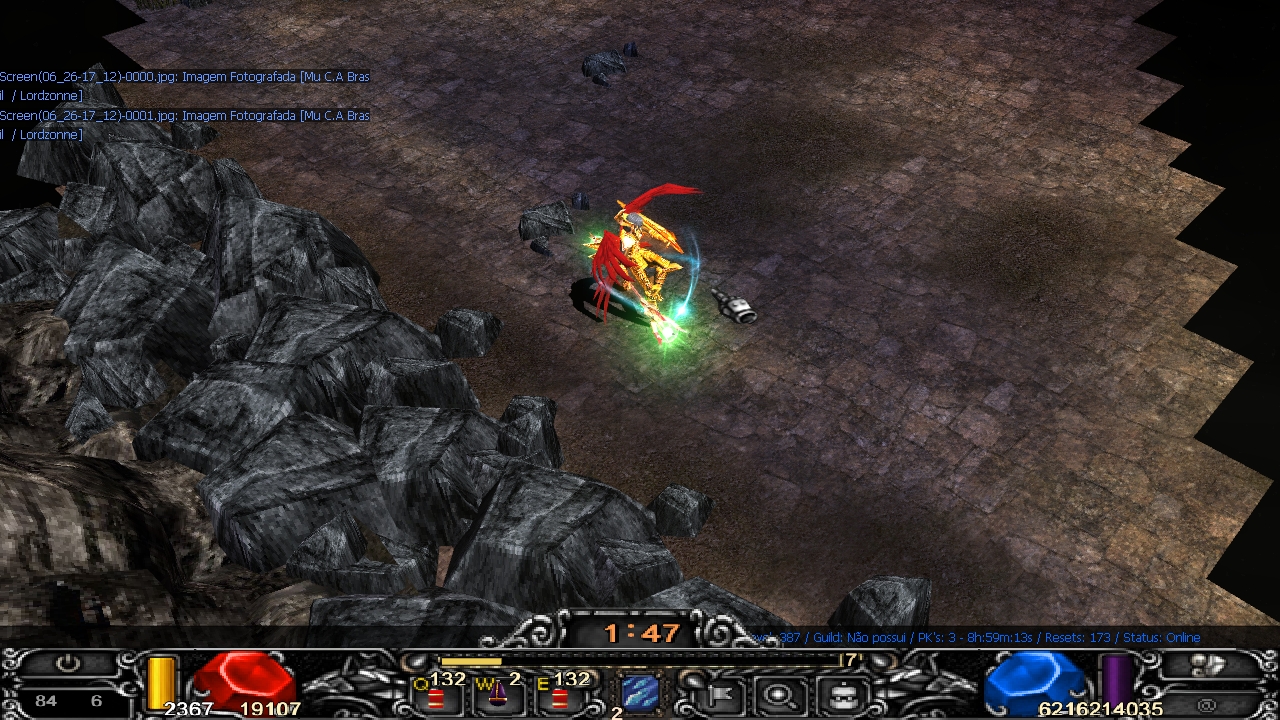The width and height of the screenshot is (1280, 720).
Task: Click the people icon button
Action: click(x=1208, y=664)
